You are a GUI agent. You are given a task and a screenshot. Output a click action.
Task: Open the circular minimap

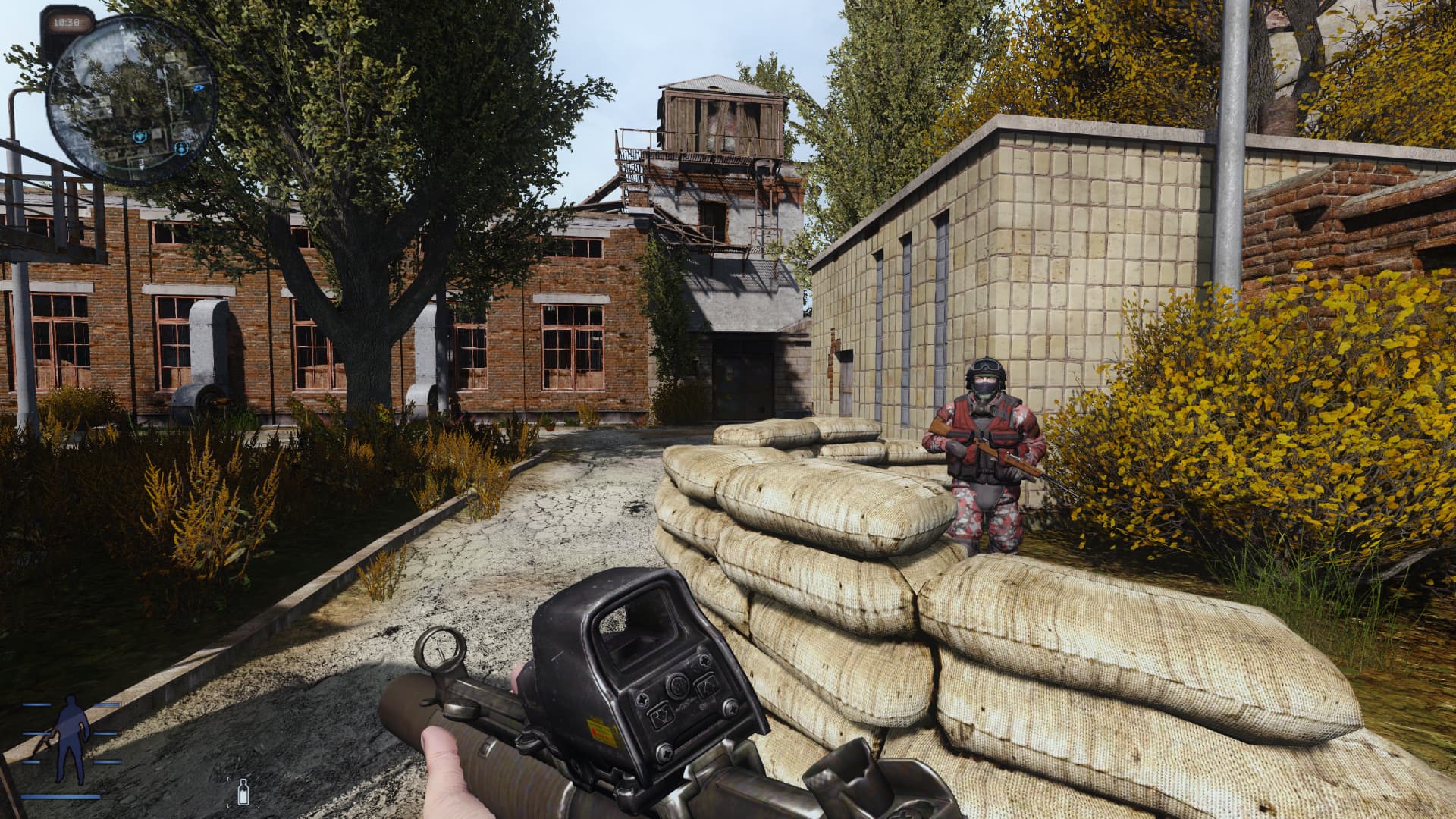[x=132, y=99]
